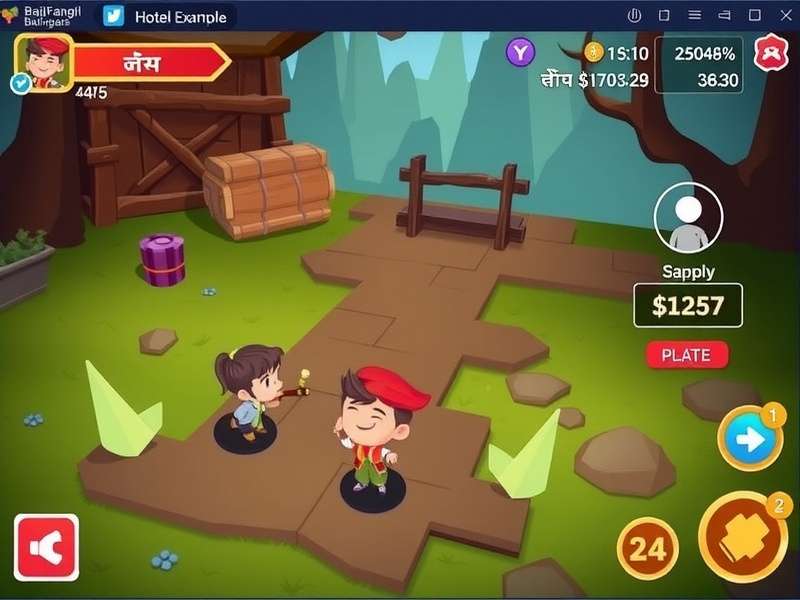The width and height of the screenshot is (800, 600).
Task: Hit the red PLATE button
Action: pos(687,354)
